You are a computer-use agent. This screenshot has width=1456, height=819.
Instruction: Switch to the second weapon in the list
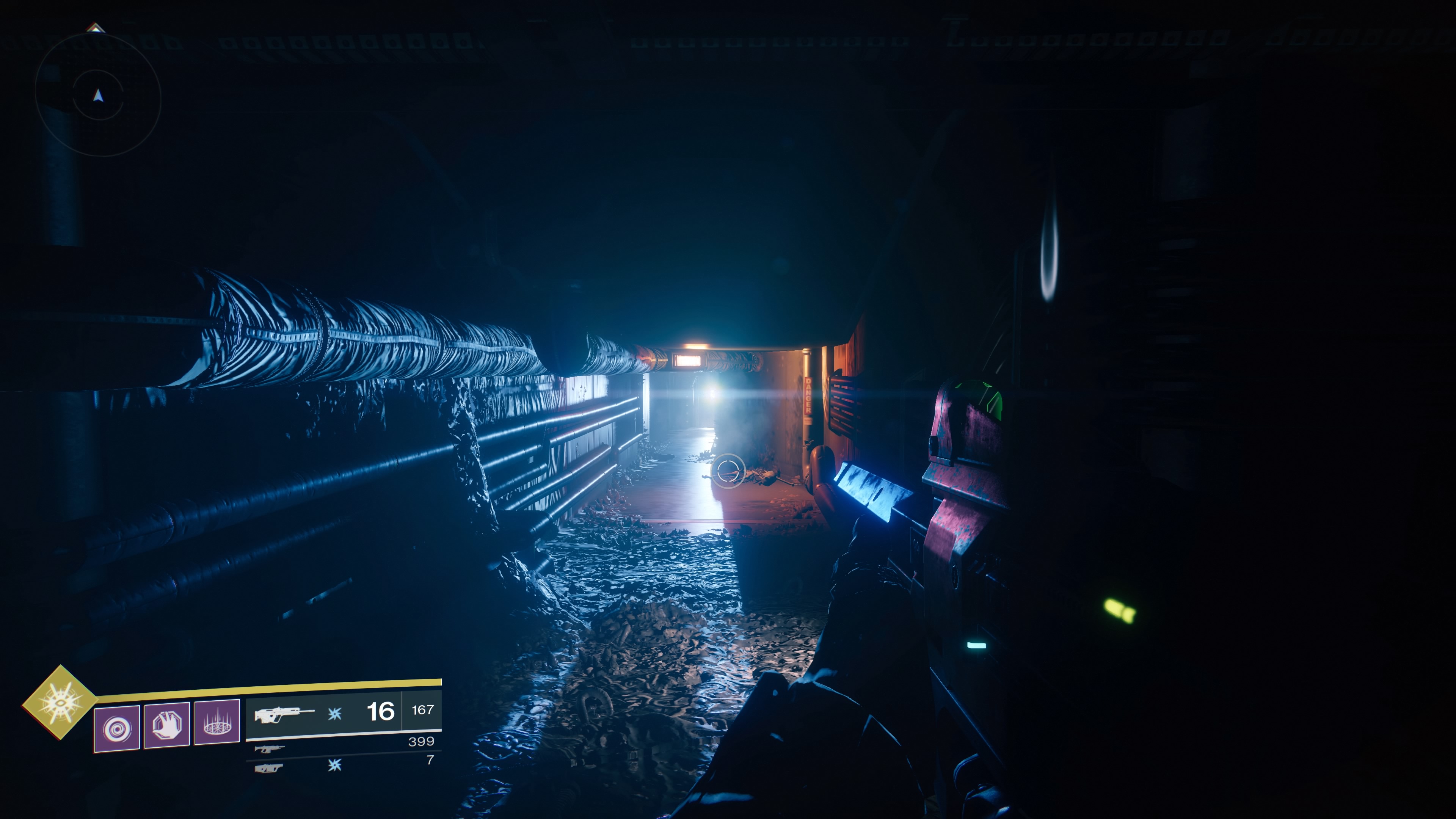pyautogui.click(x=269, y=749)
